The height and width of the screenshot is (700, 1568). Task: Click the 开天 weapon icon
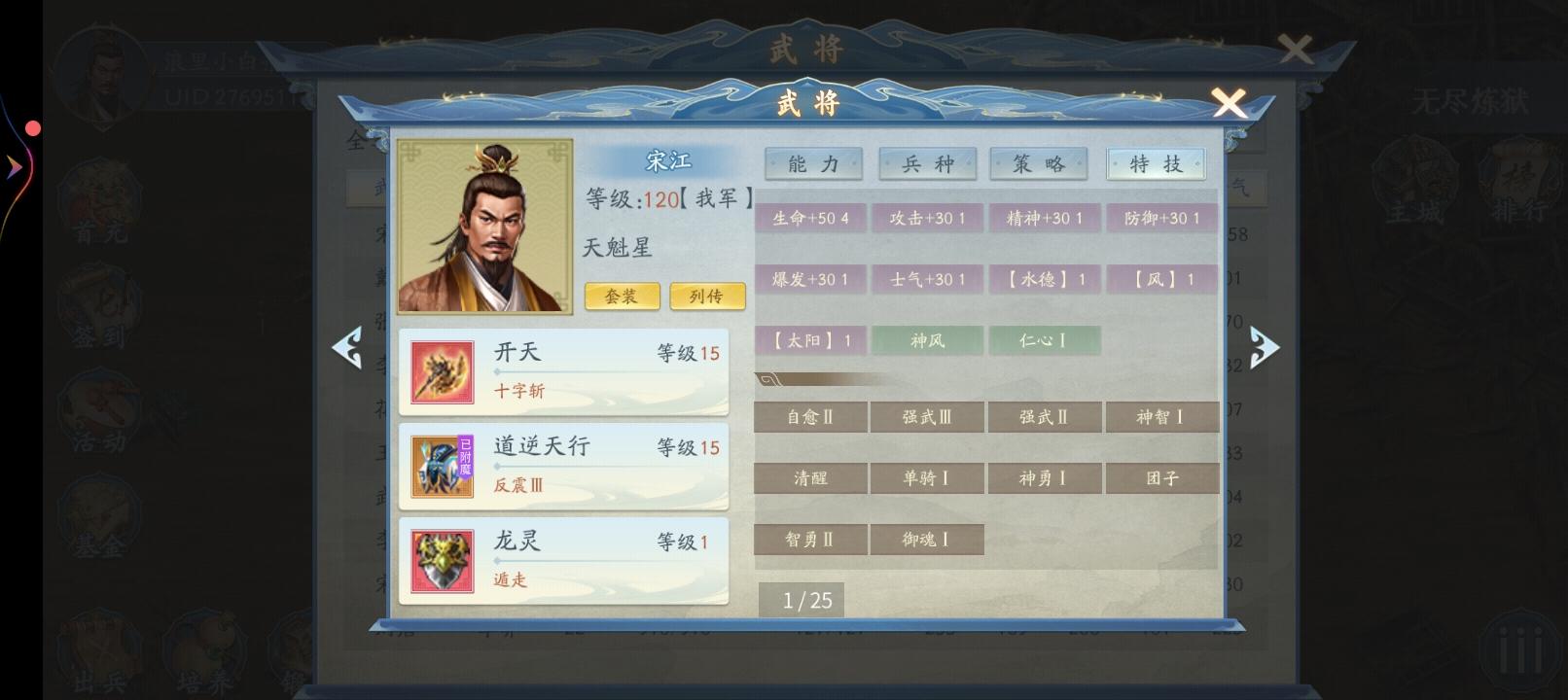[x=442, y=372]
